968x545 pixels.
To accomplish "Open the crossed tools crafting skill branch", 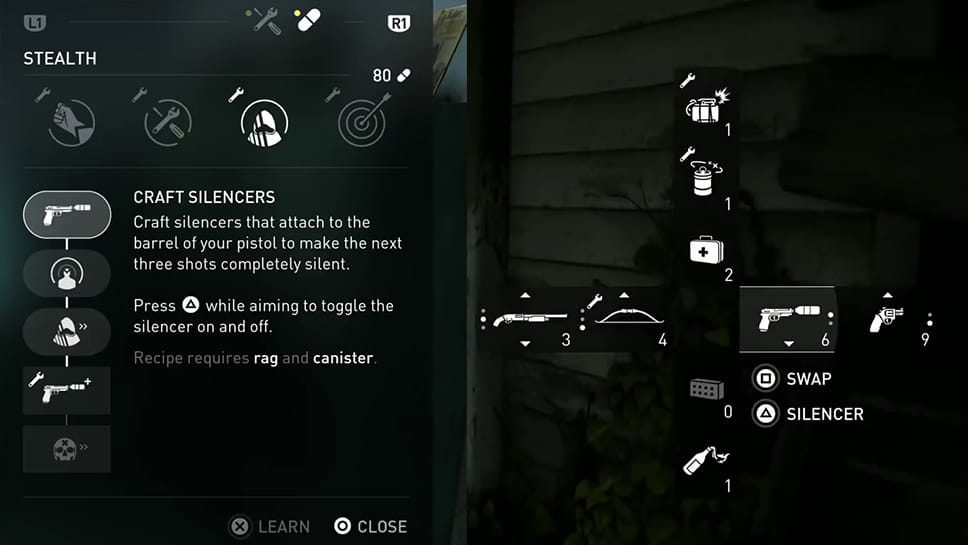I will (168, 124).
